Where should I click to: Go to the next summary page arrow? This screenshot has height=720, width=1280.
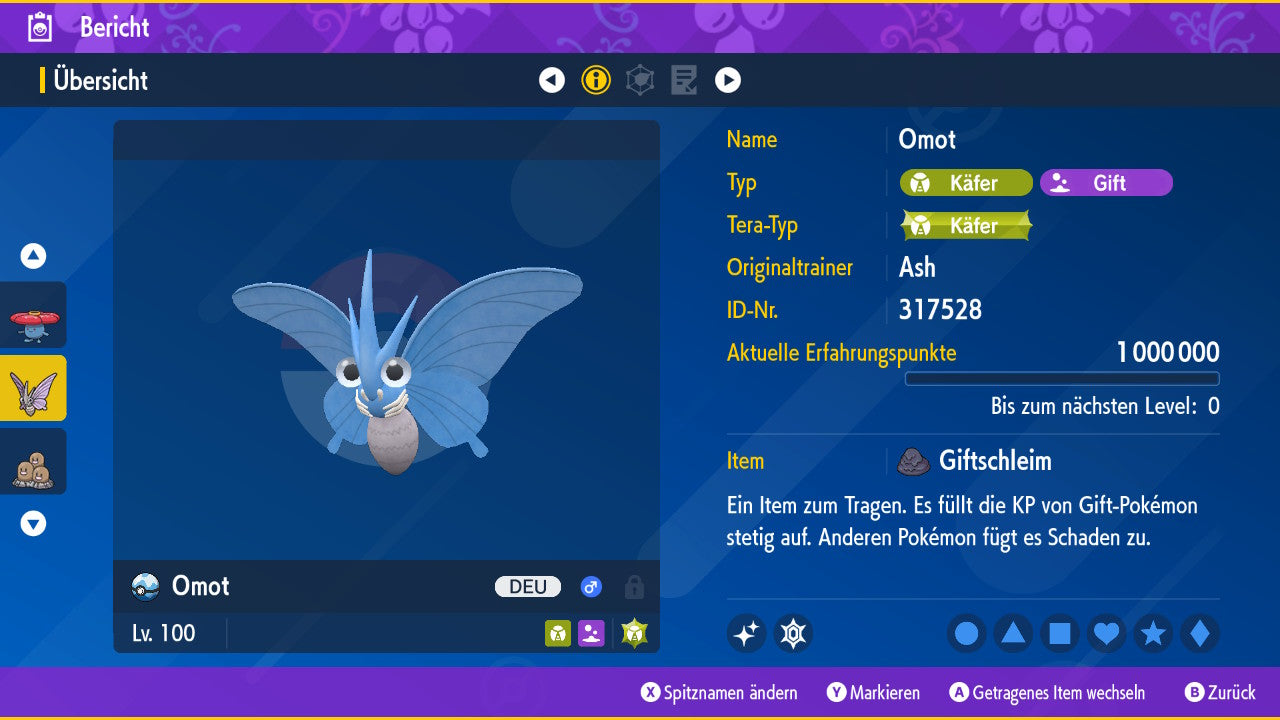(x=728, y=80)
